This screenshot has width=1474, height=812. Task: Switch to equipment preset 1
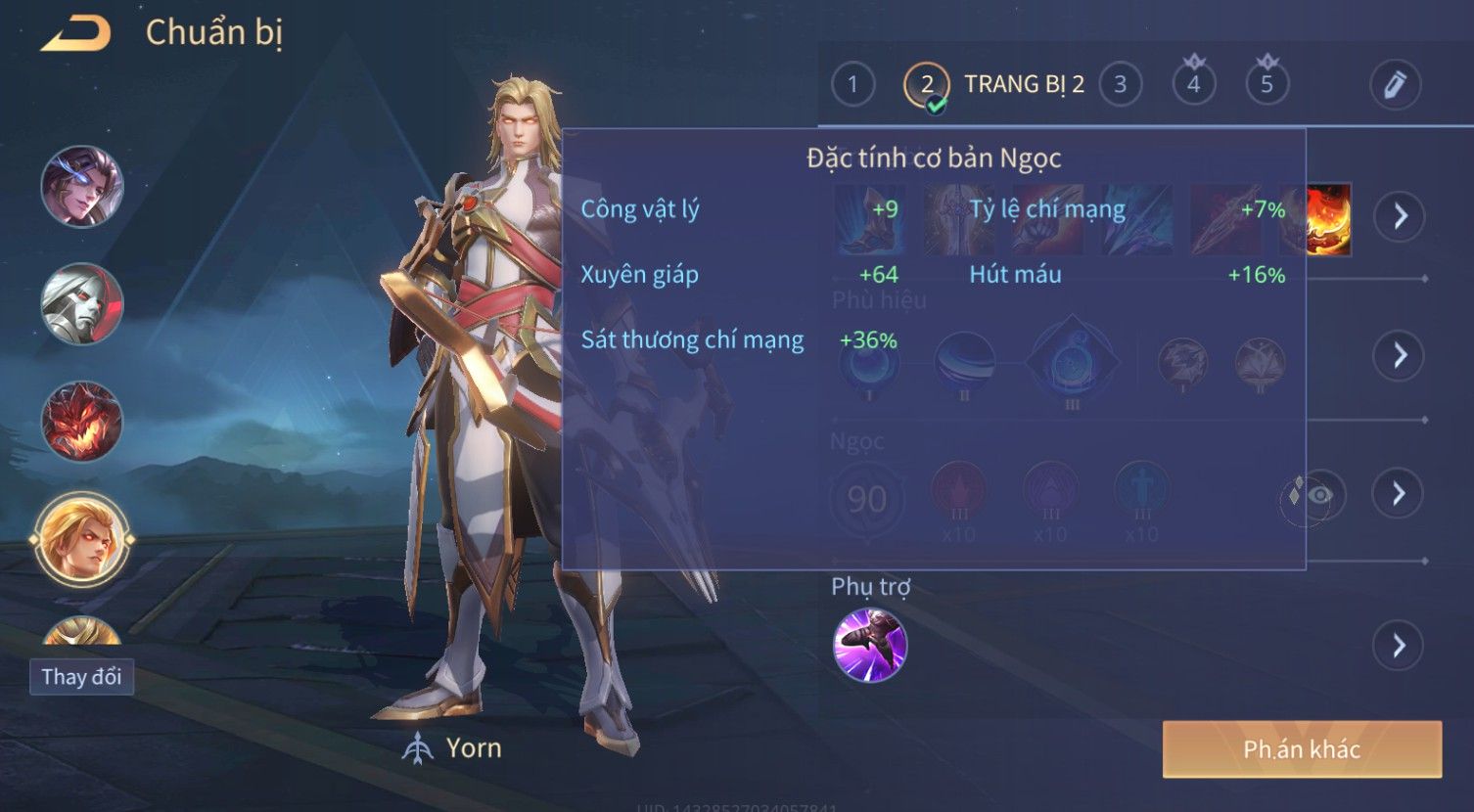tap(852, 85)
